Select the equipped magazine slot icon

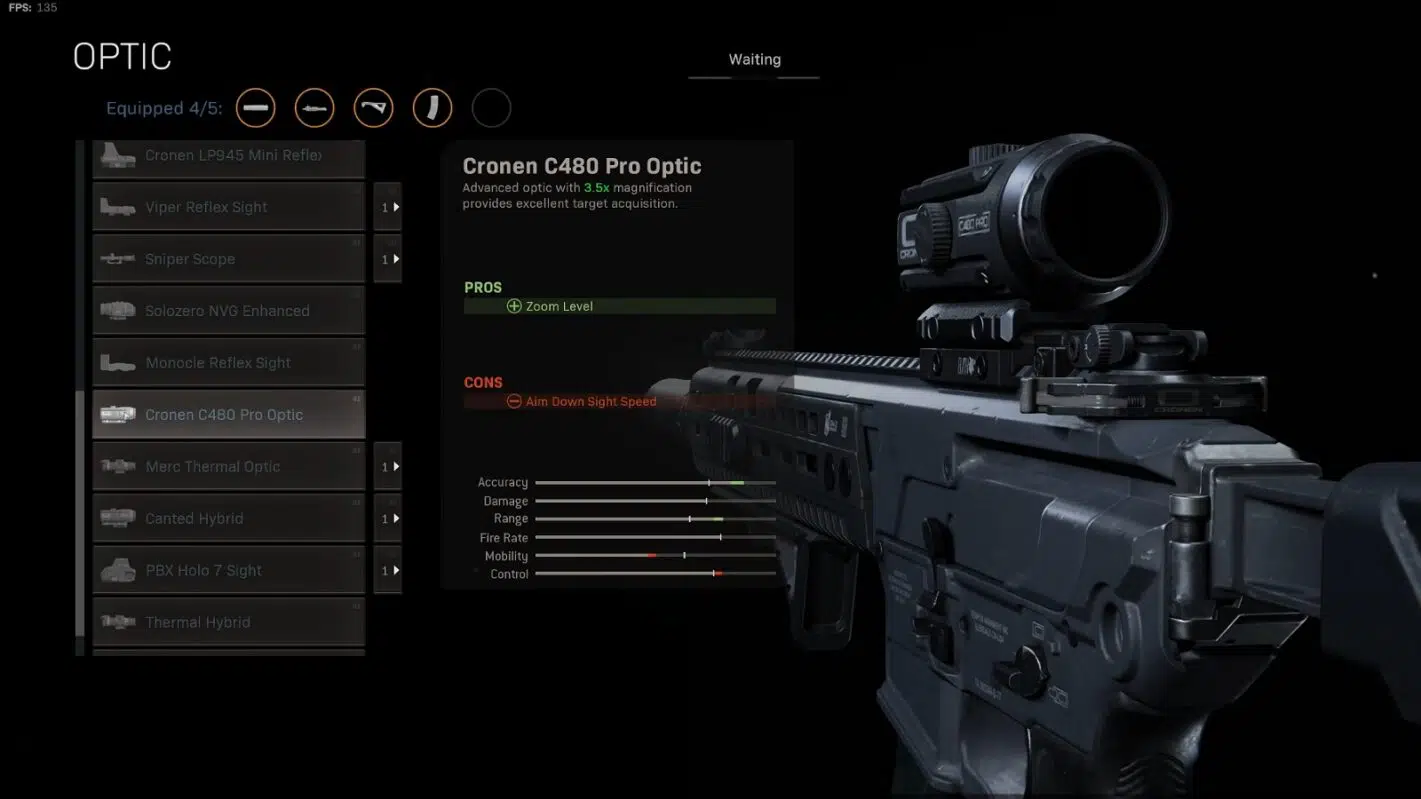432,108
